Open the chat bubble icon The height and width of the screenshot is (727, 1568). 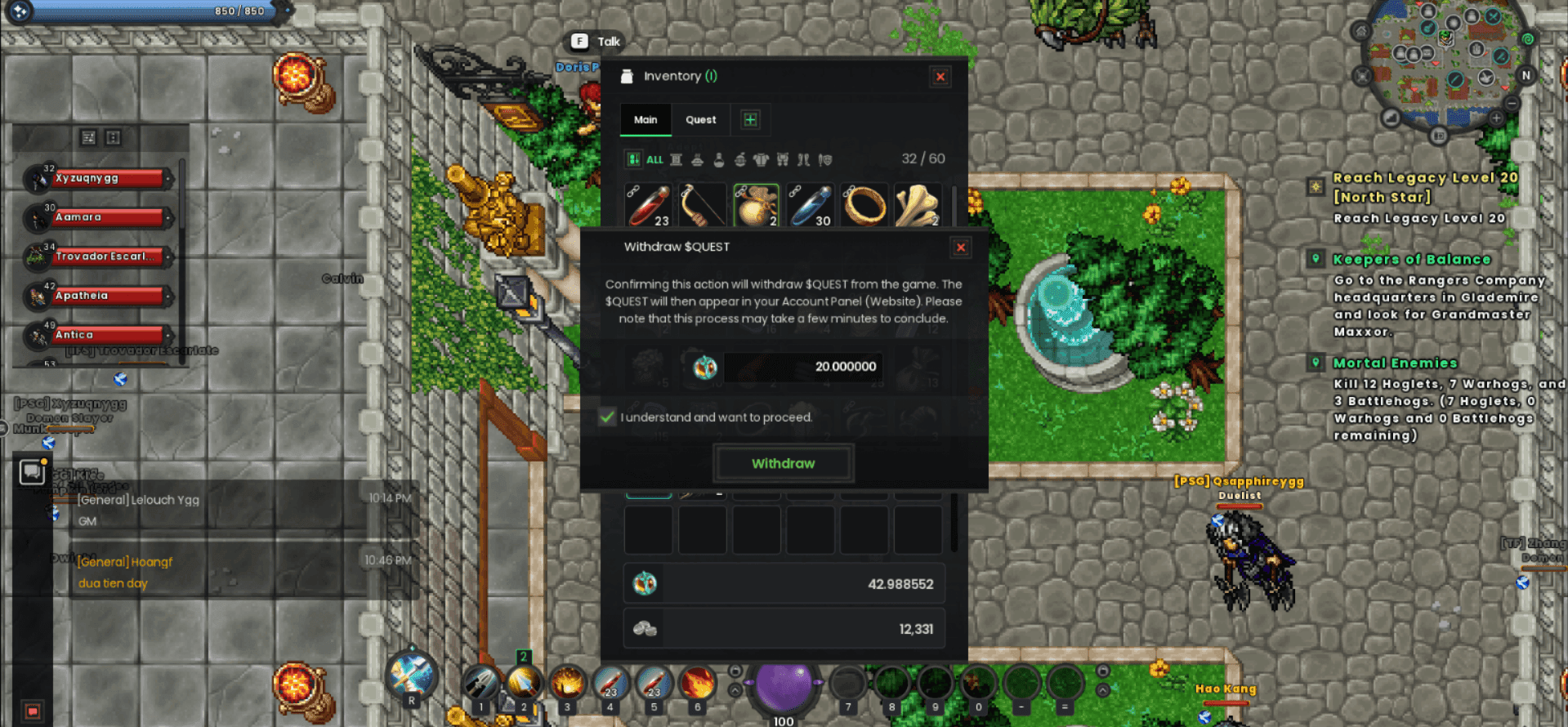(32, 471)
